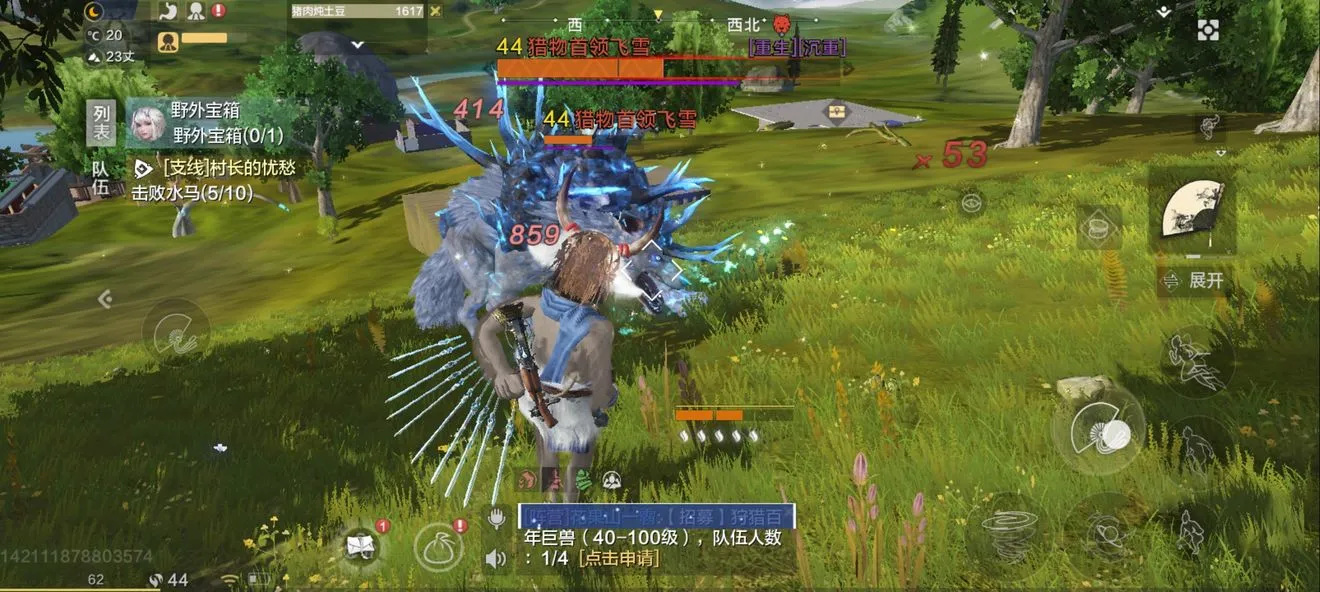Screen dimensions: 1320x592
Task: Open the 列表 quest list tab
Action: coord(100,122)
